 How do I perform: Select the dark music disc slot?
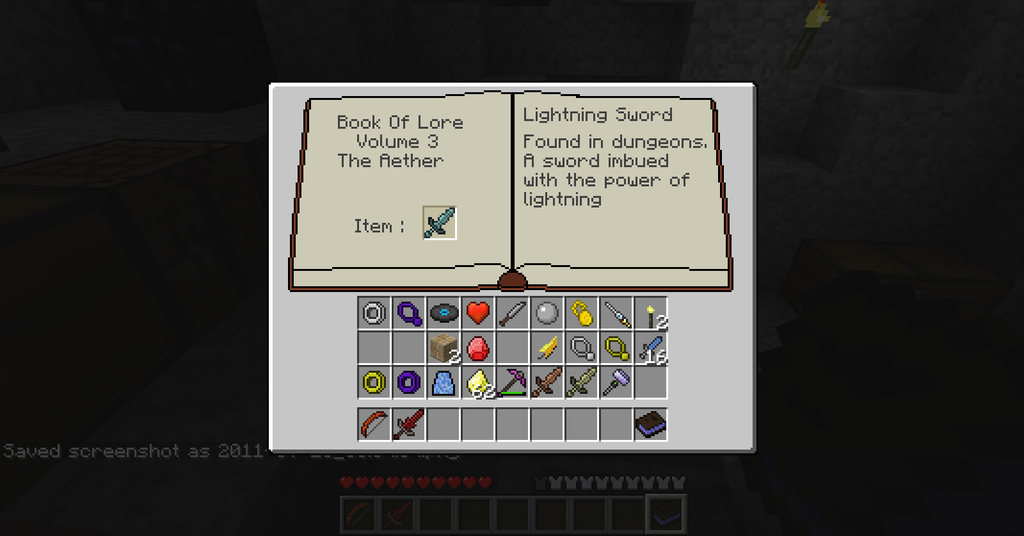point(443,313)
